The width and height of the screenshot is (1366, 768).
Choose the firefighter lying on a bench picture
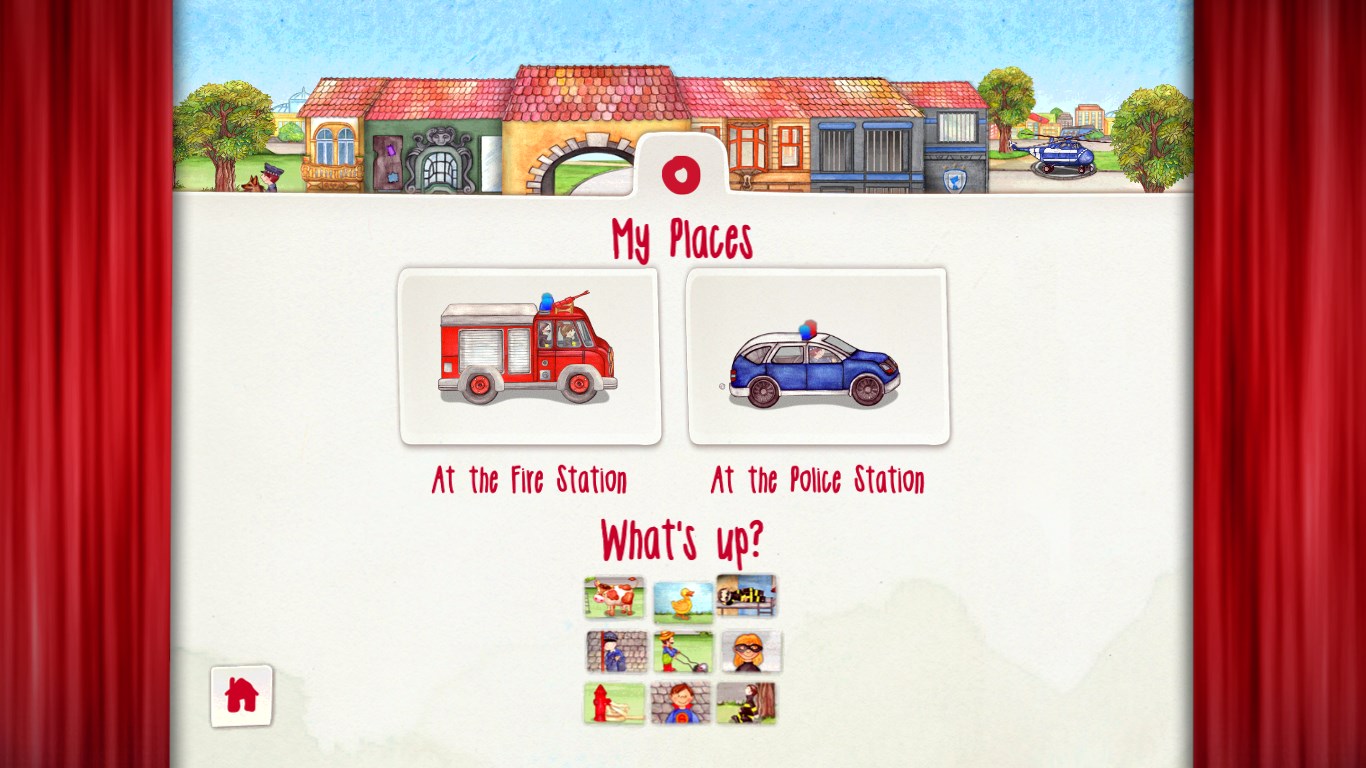click(x=746, y=595)
